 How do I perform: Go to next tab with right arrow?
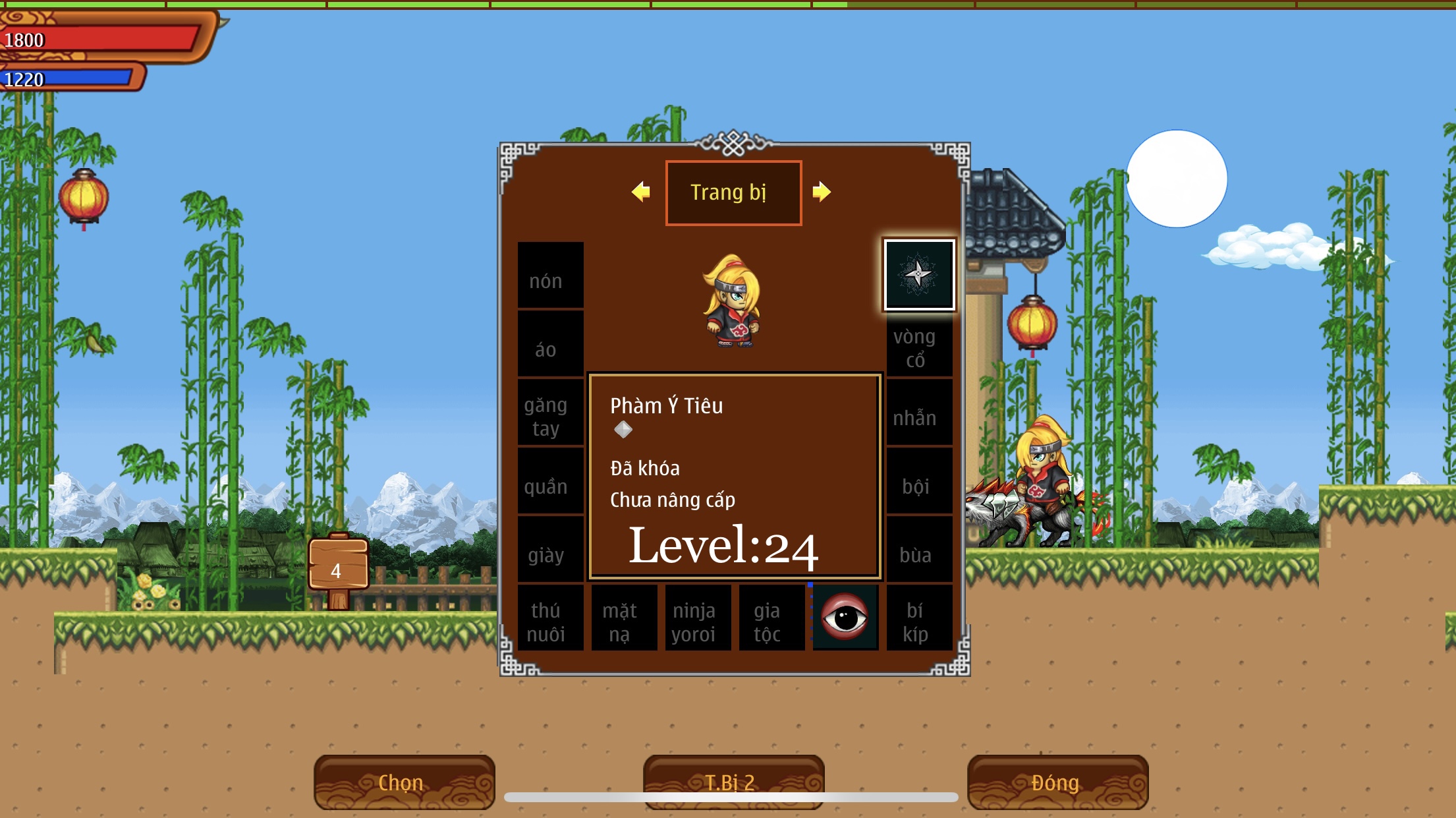click(x=822, y=192)
